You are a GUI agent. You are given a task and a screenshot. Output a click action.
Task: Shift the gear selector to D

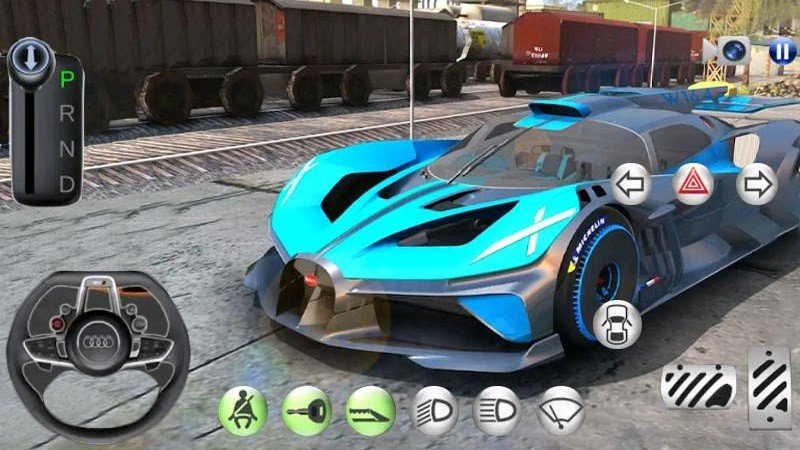click(x=67, y=183)
